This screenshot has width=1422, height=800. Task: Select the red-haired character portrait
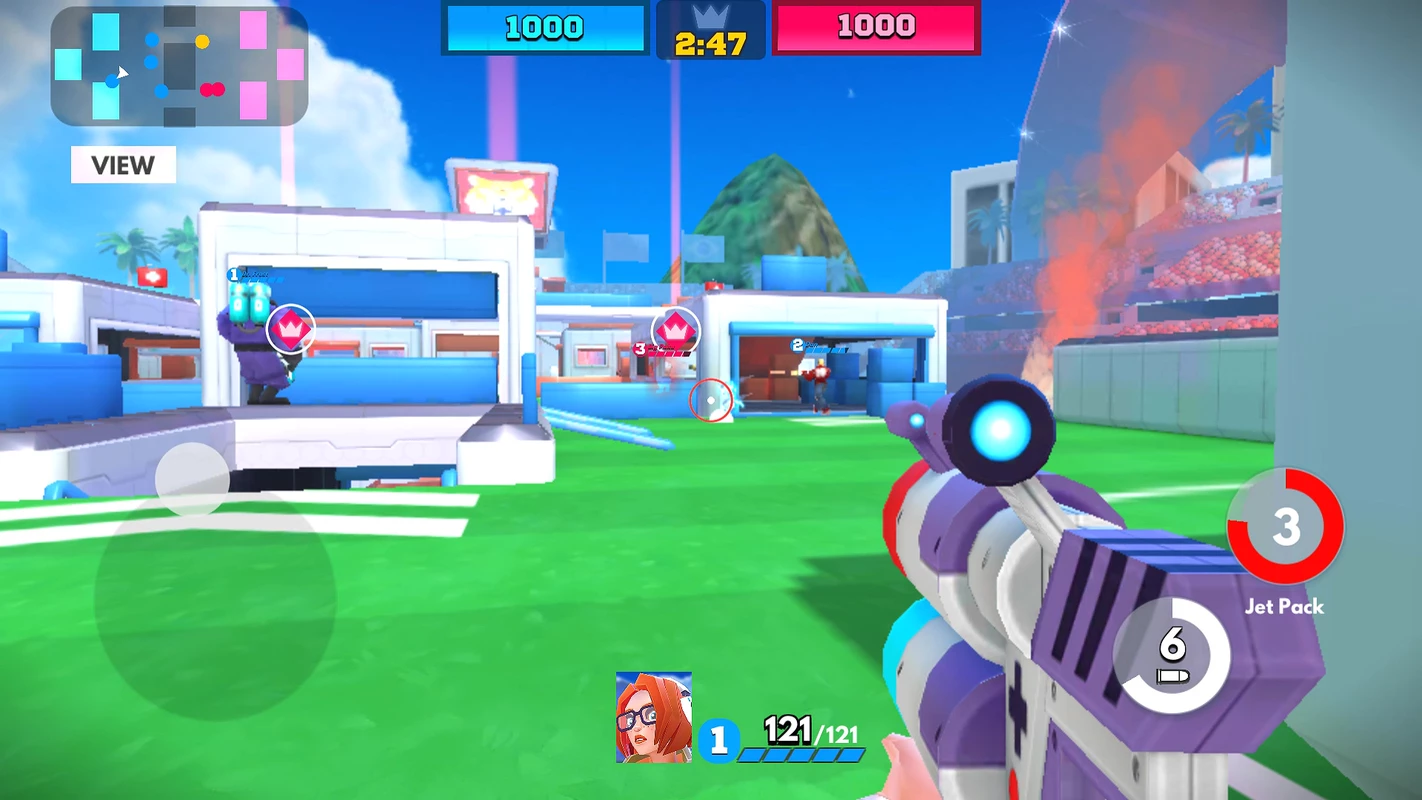pyautogui.click(x=654, y=717)
